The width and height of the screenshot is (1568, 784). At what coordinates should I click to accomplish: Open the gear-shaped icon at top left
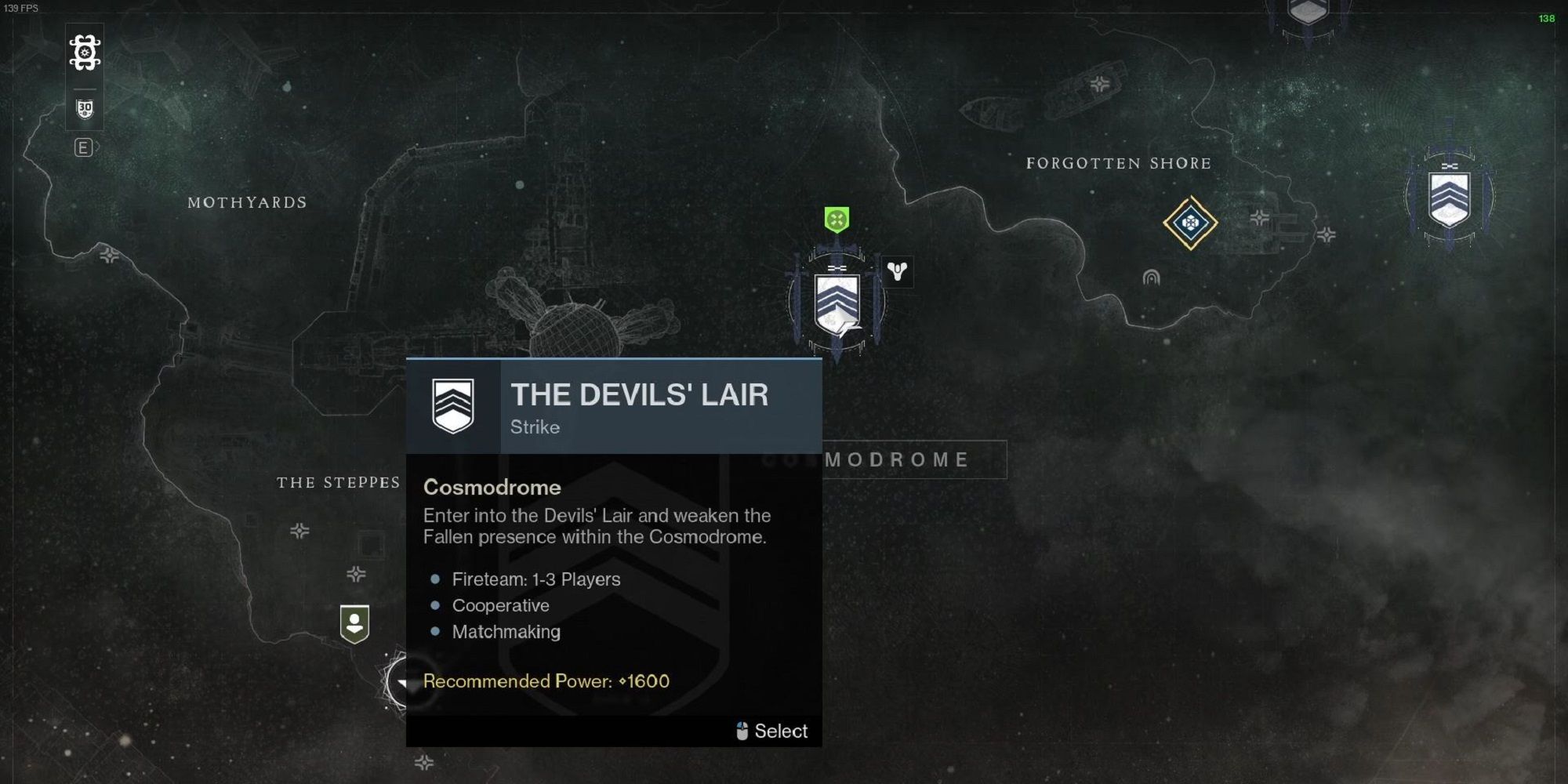(x=85, y=53)
